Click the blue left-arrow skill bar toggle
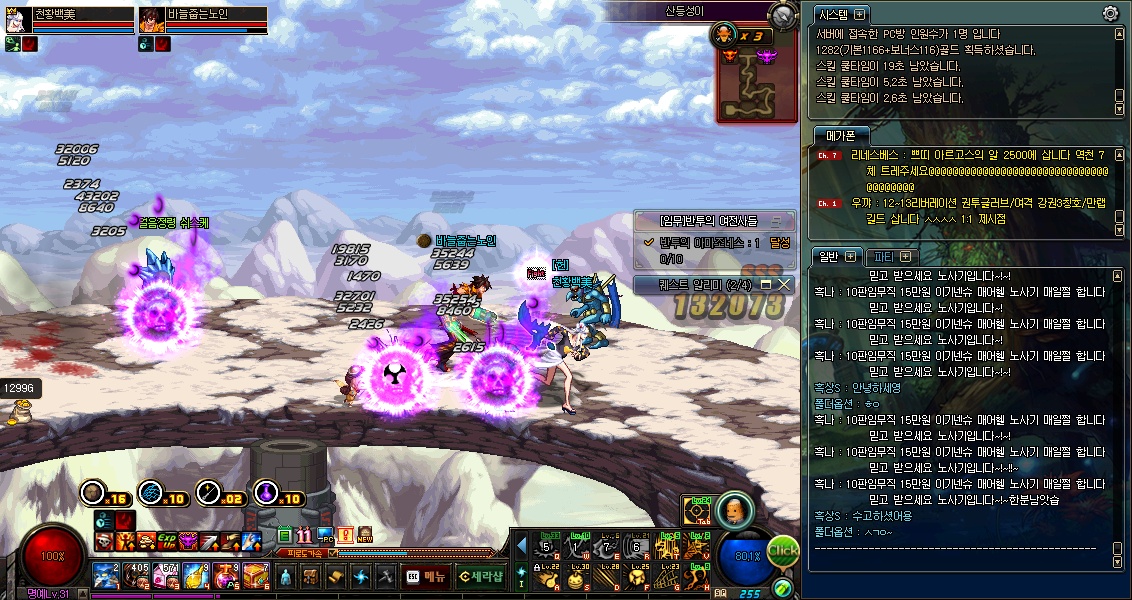Viewport: 1132px width, 600px height. click(x=521, y=544)
